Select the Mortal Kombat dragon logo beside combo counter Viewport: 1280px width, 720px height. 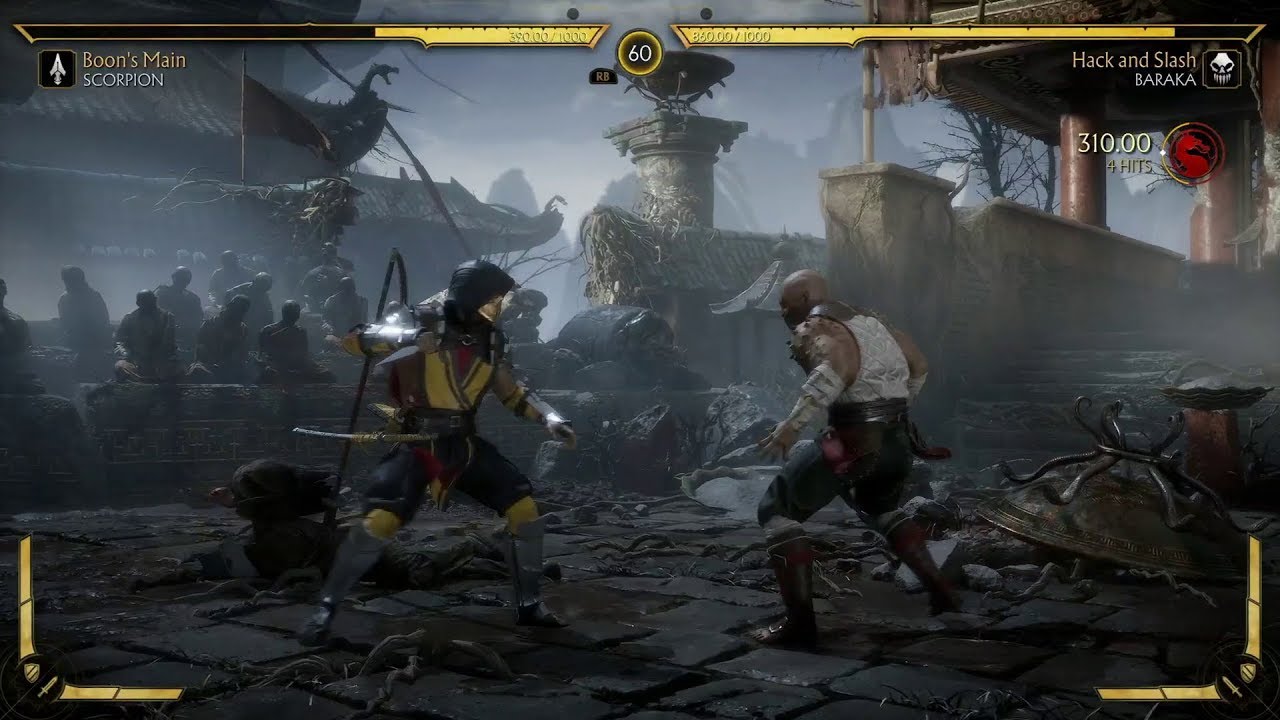tap(1196, 153)
